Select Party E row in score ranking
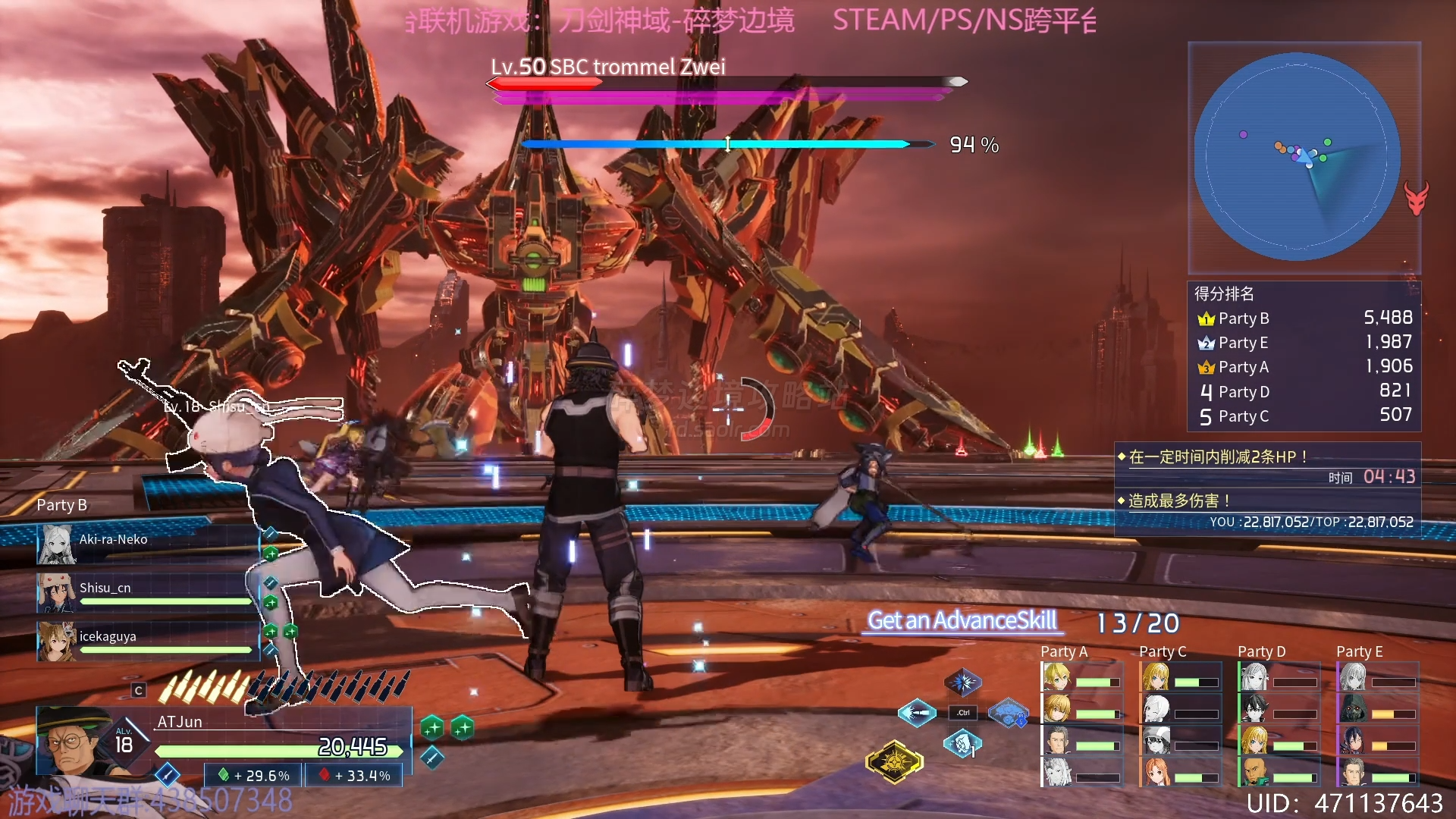The height and width of the screenshot is (819, 1456). (1304, 343)
